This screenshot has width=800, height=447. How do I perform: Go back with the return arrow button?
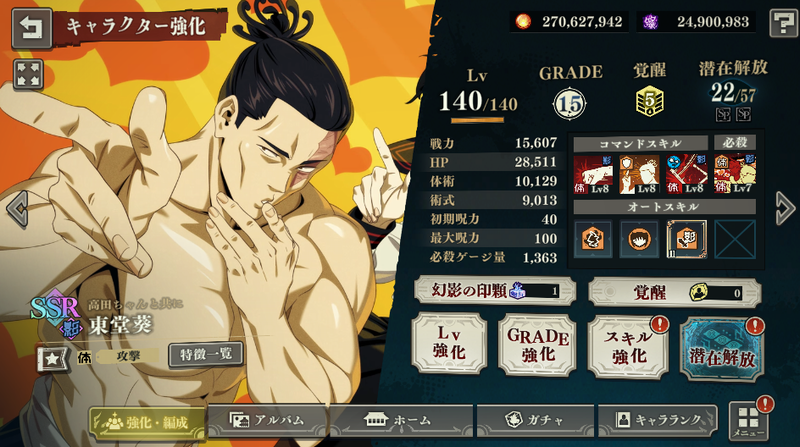[32, 28]
